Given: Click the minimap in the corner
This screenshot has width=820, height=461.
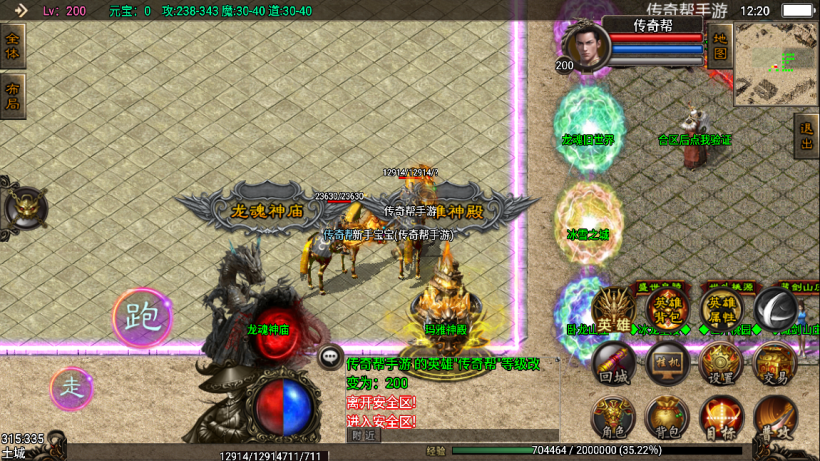Looking at the screenshot, I should [776, 64].
